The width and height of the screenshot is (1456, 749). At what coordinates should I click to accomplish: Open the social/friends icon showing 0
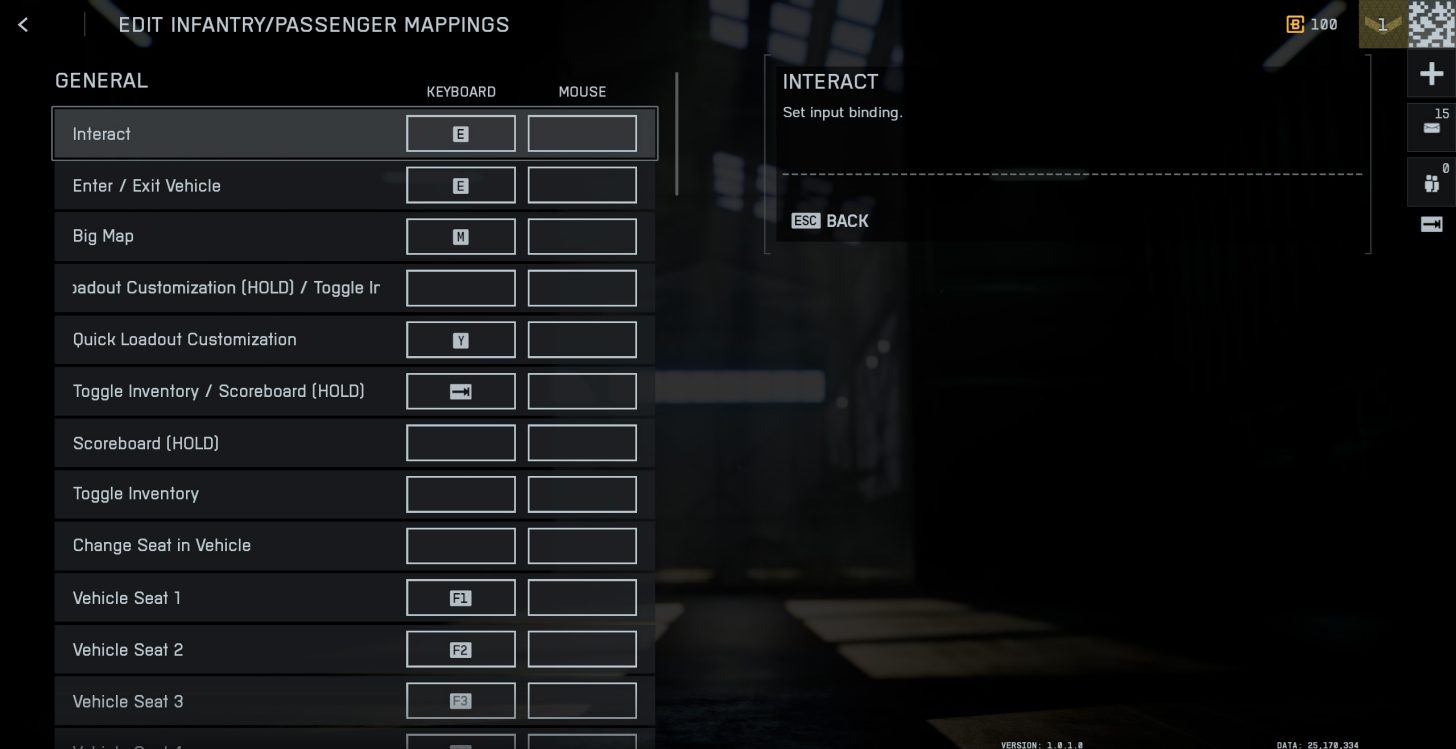click(1431, 183)
